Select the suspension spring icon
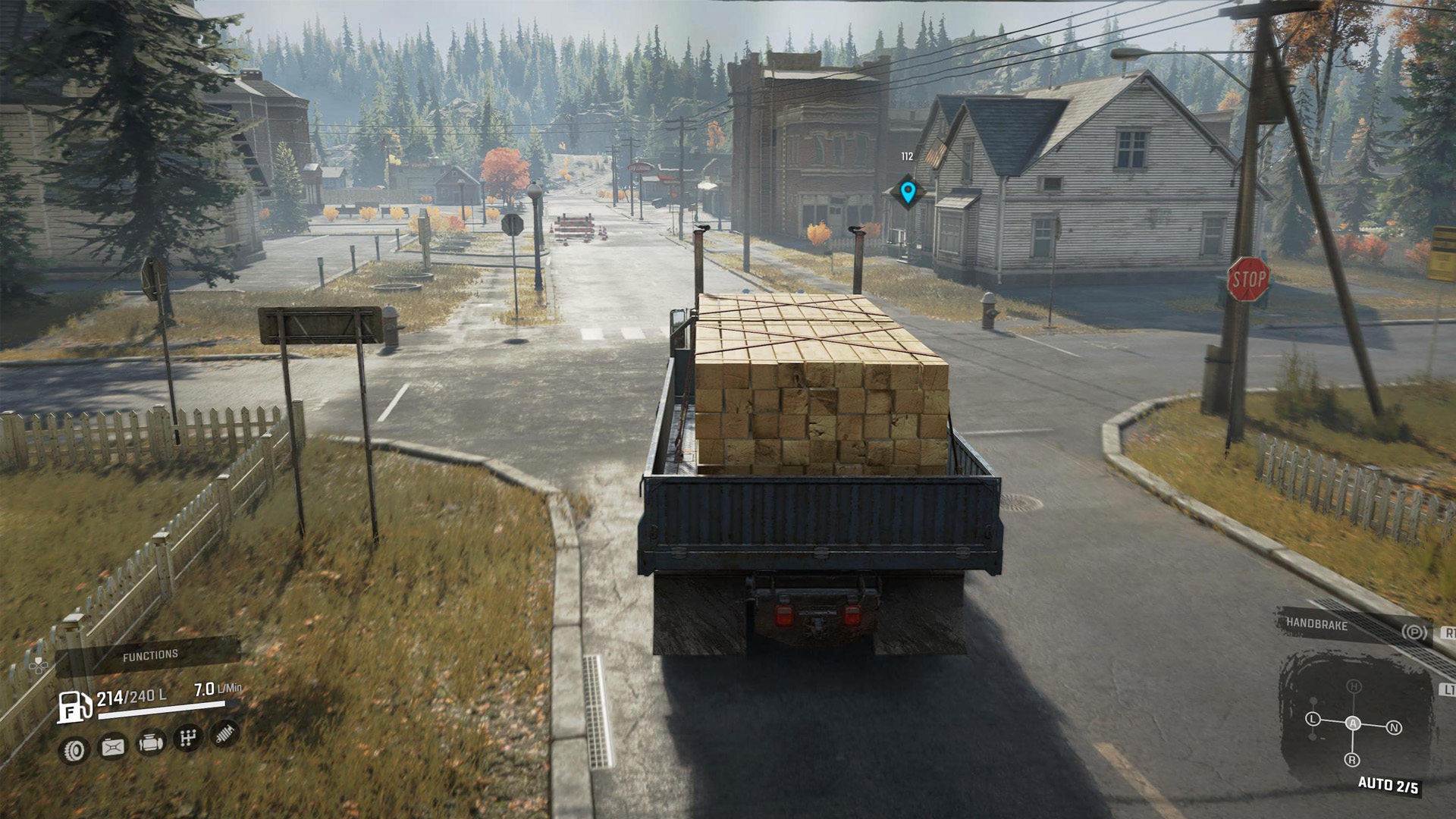 pyautogui.click(x=224, y=733)
